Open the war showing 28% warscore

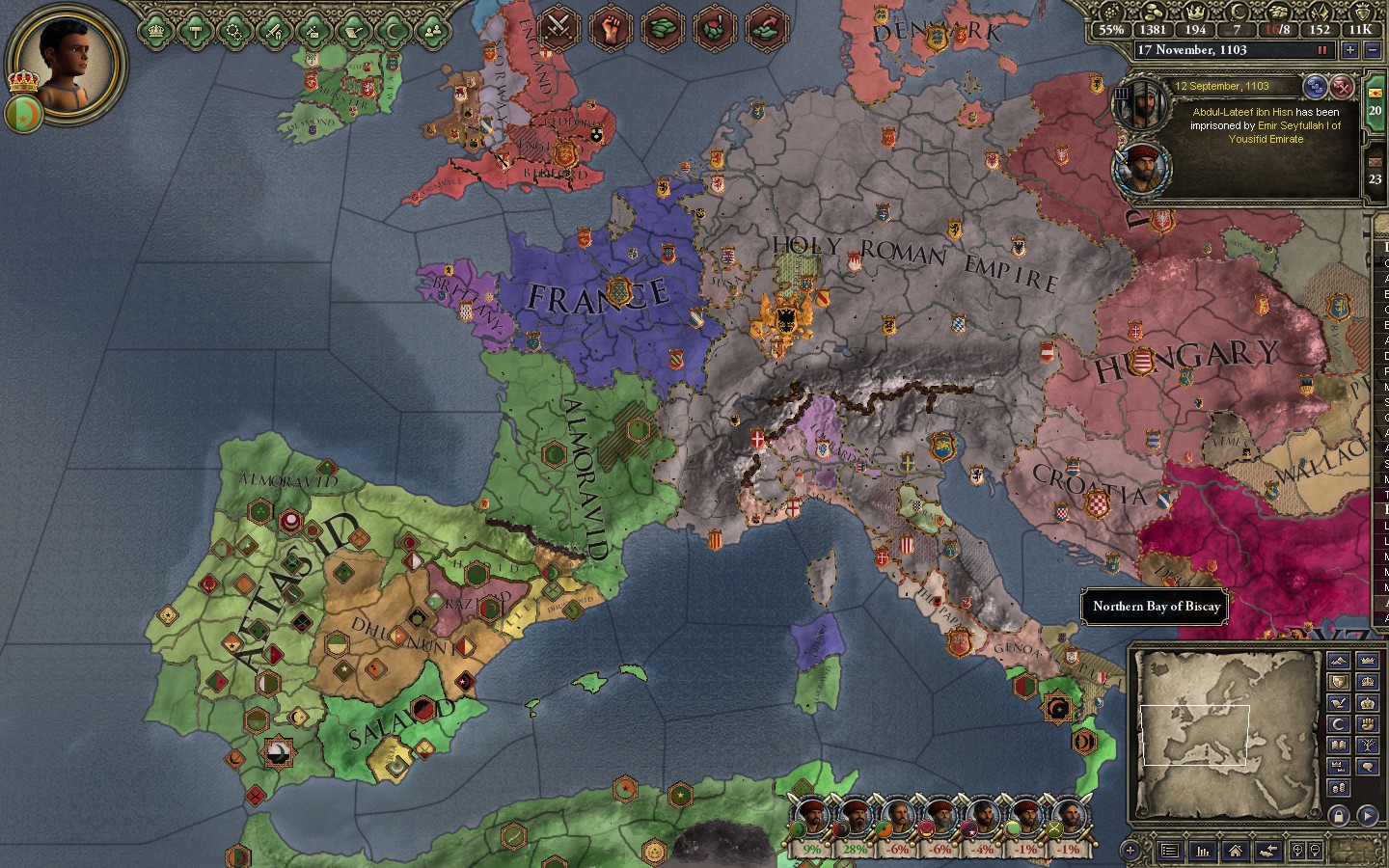(854, 820)
